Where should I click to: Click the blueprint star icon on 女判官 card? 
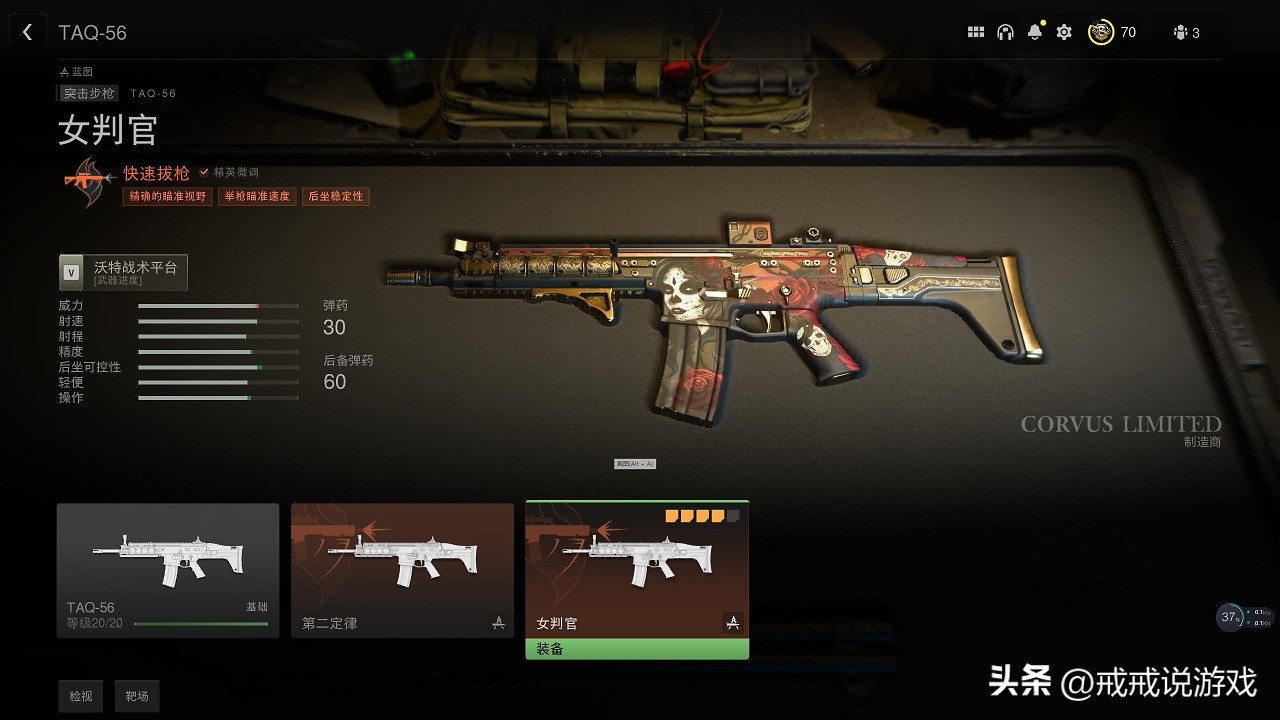point(733,622)
